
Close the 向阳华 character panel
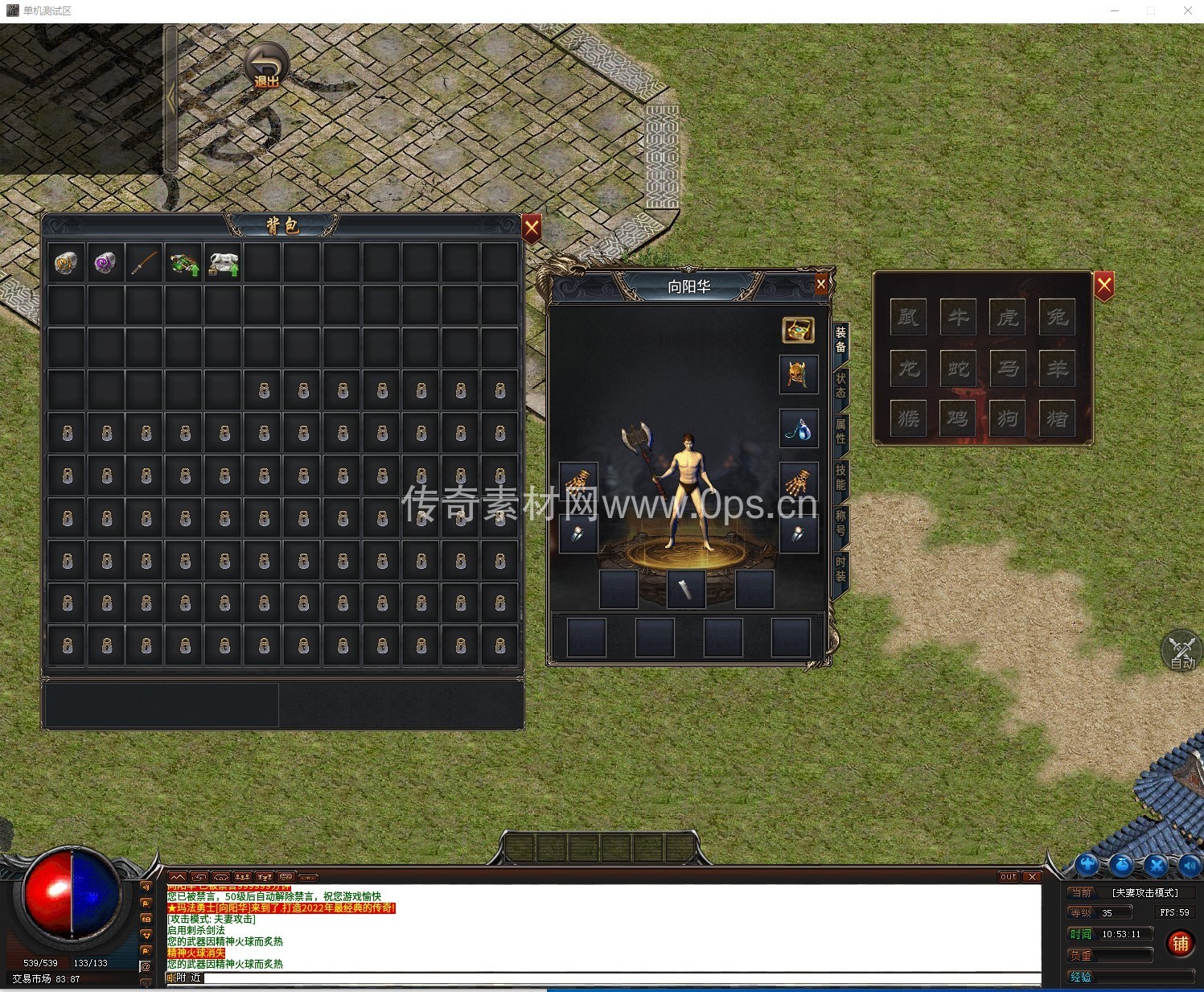(820, 283)
